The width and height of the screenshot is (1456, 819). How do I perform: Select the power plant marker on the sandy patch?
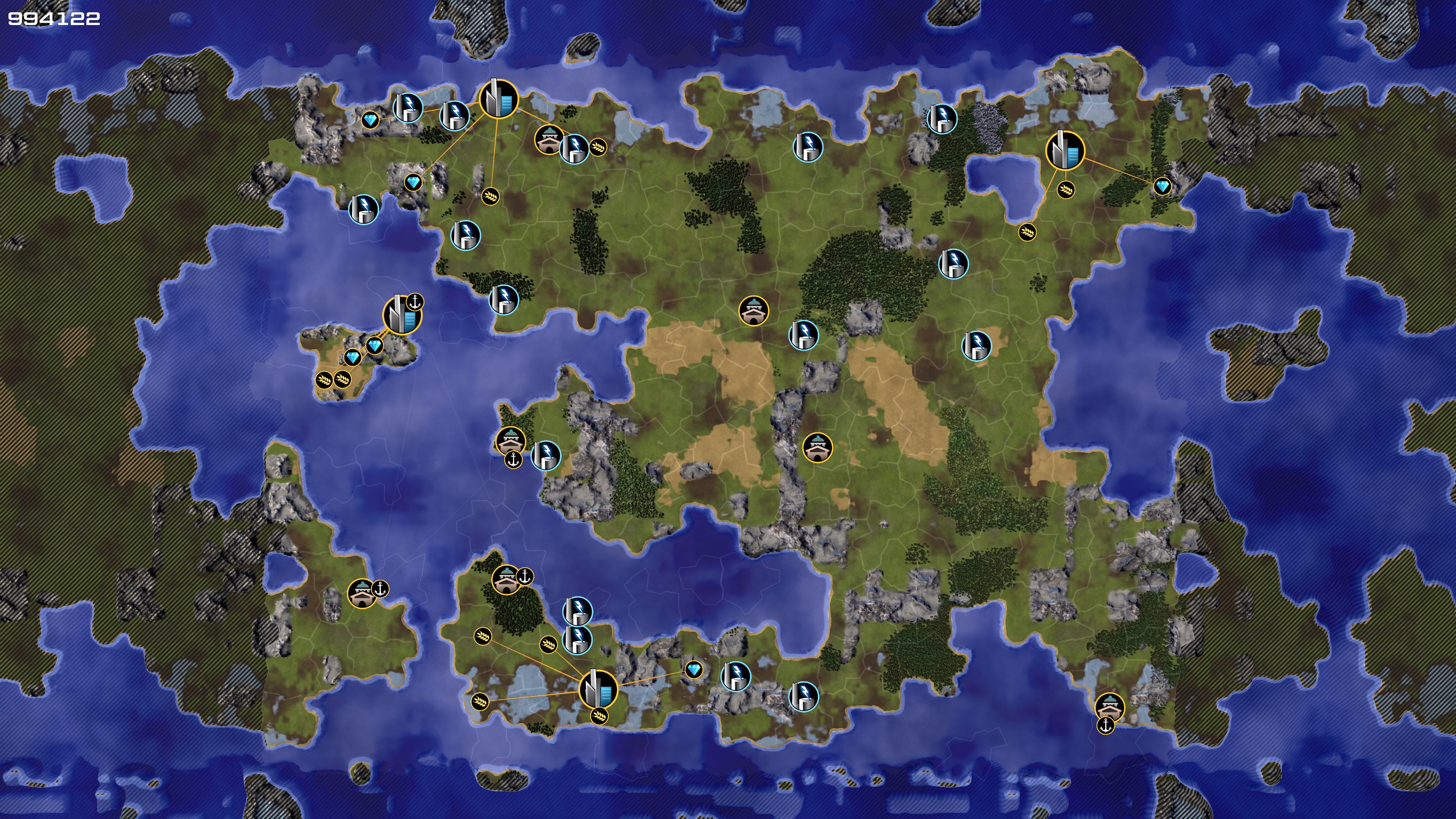click(x=976, y=345)
